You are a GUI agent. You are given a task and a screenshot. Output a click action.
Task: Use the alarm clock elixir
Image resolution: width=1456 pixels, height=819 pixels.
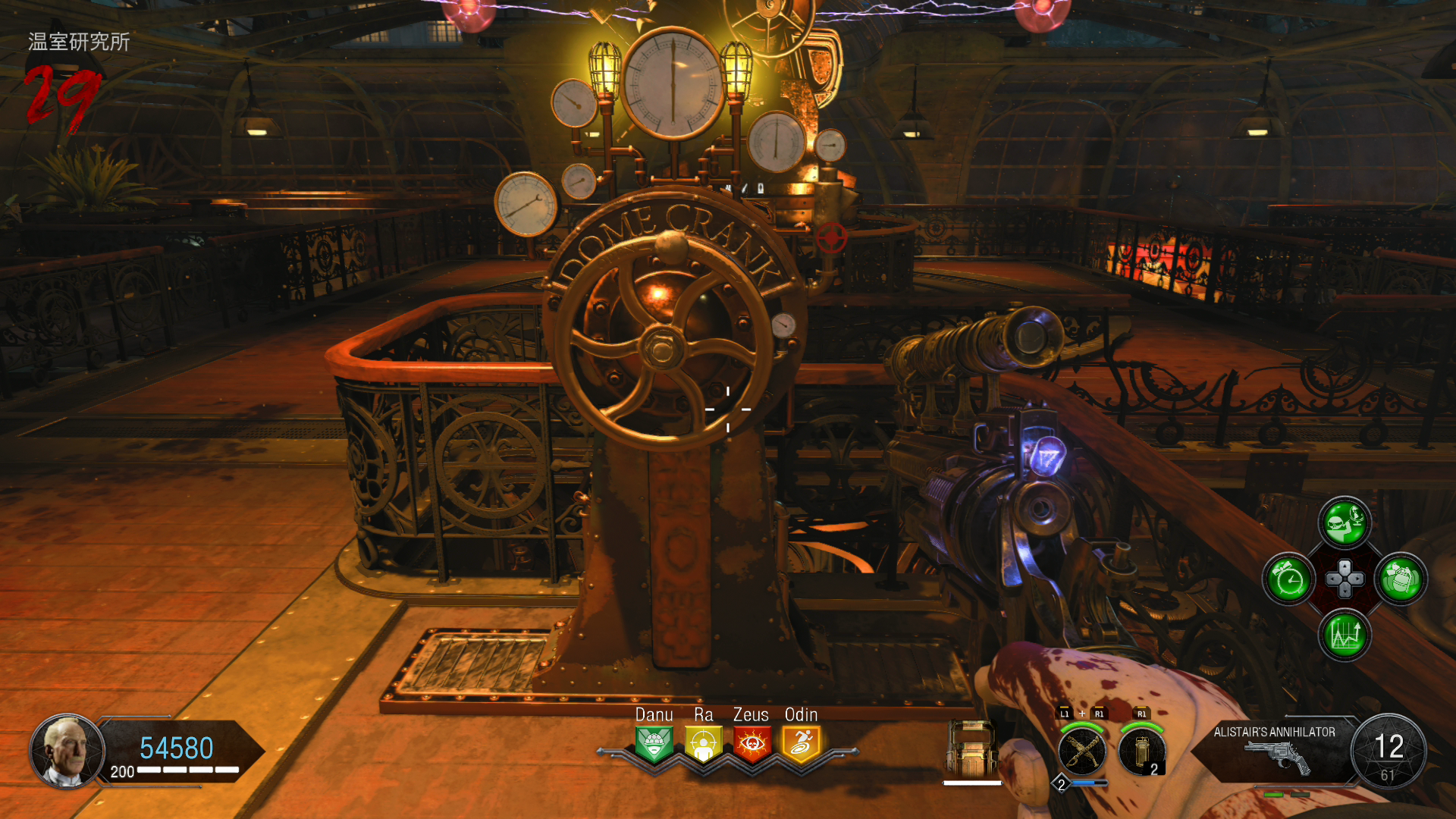(1288, 580)
